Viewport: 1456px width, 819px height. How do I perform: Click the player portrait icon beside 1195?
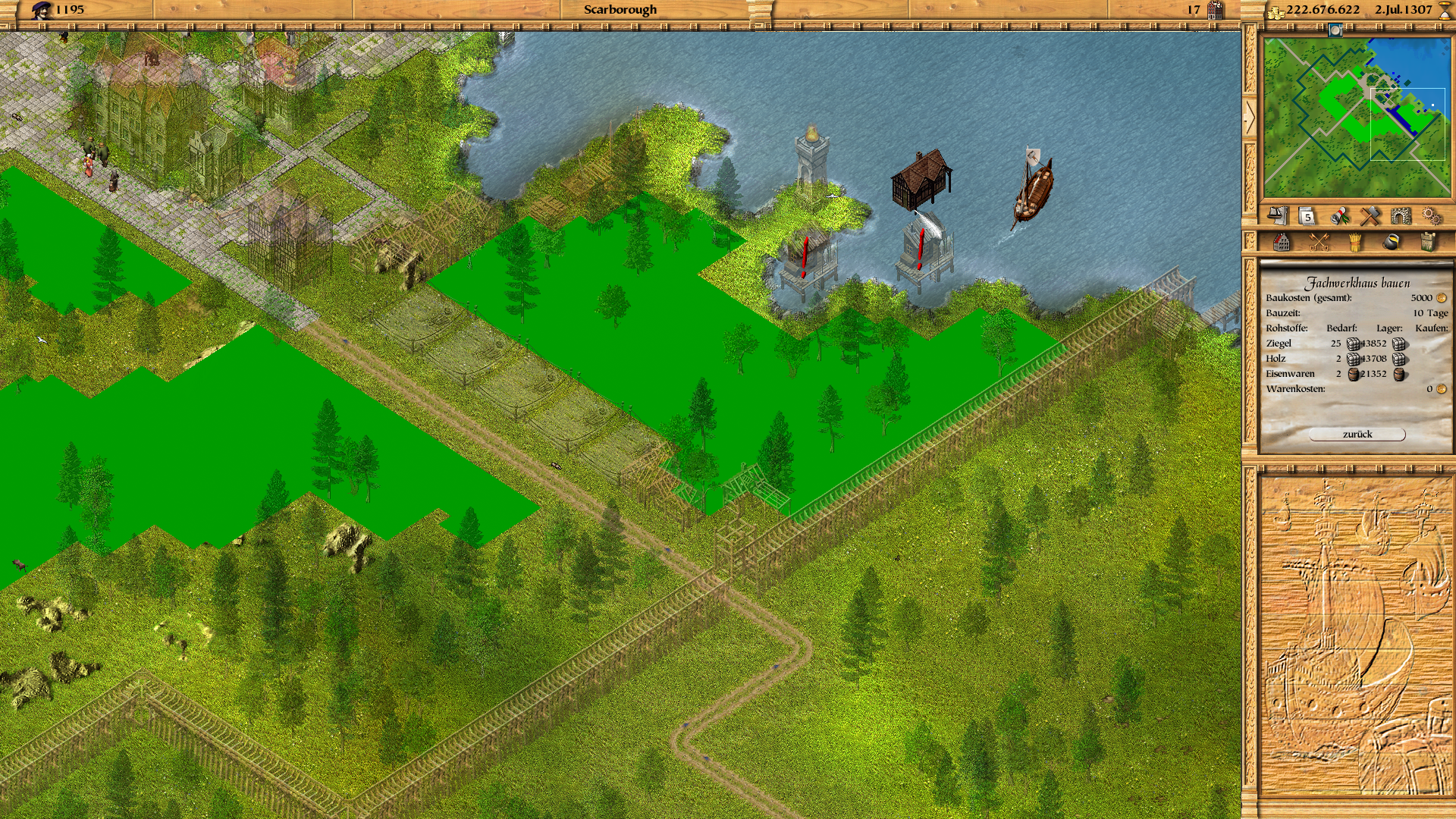coord(42,10)
